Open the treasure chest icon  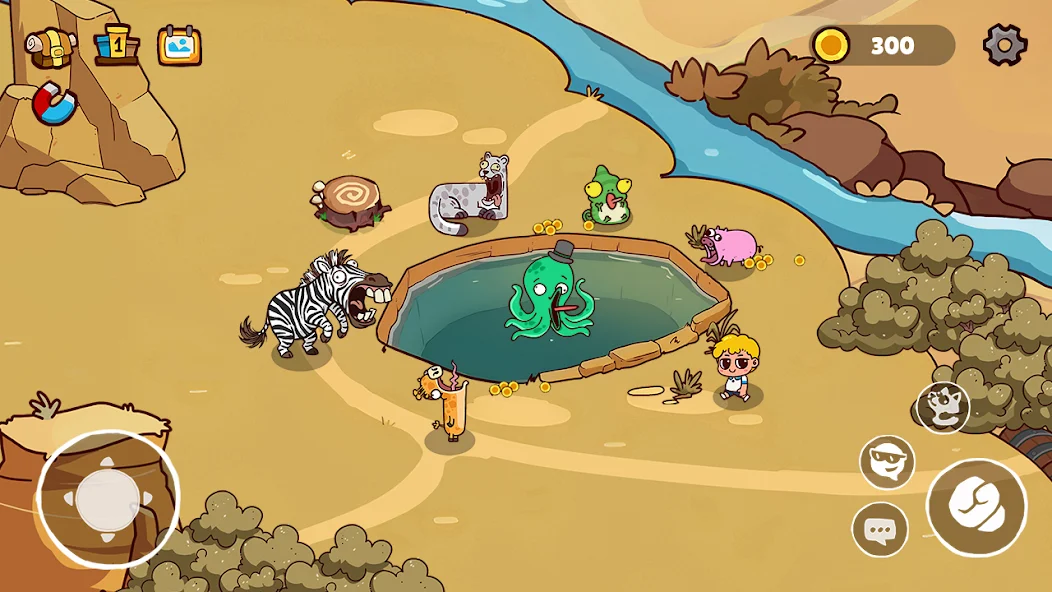pyautogui.click(x=51, y=46)
